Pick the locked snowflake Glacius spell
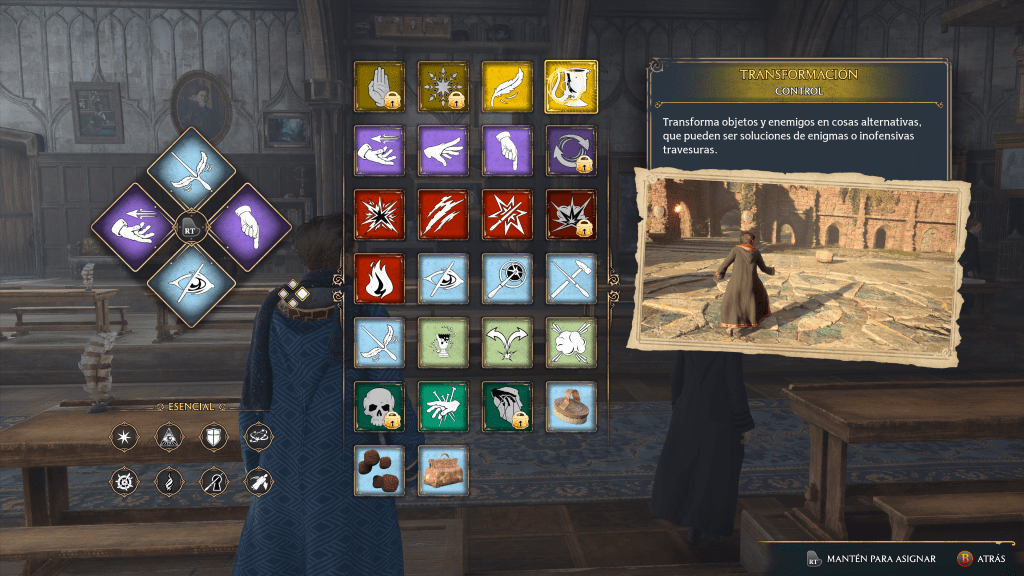 pyautogui.click(x=443, y=86)
